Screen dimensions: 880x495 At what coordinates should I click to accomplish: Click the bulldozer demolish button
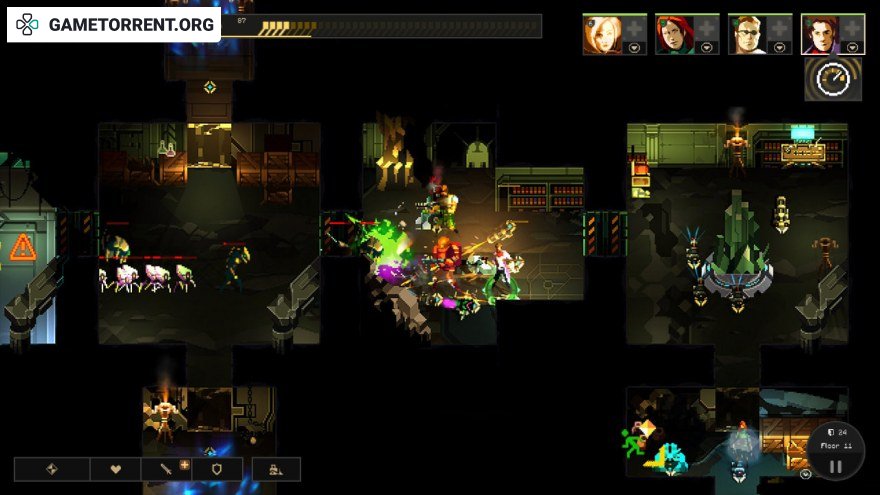(277, 469)
